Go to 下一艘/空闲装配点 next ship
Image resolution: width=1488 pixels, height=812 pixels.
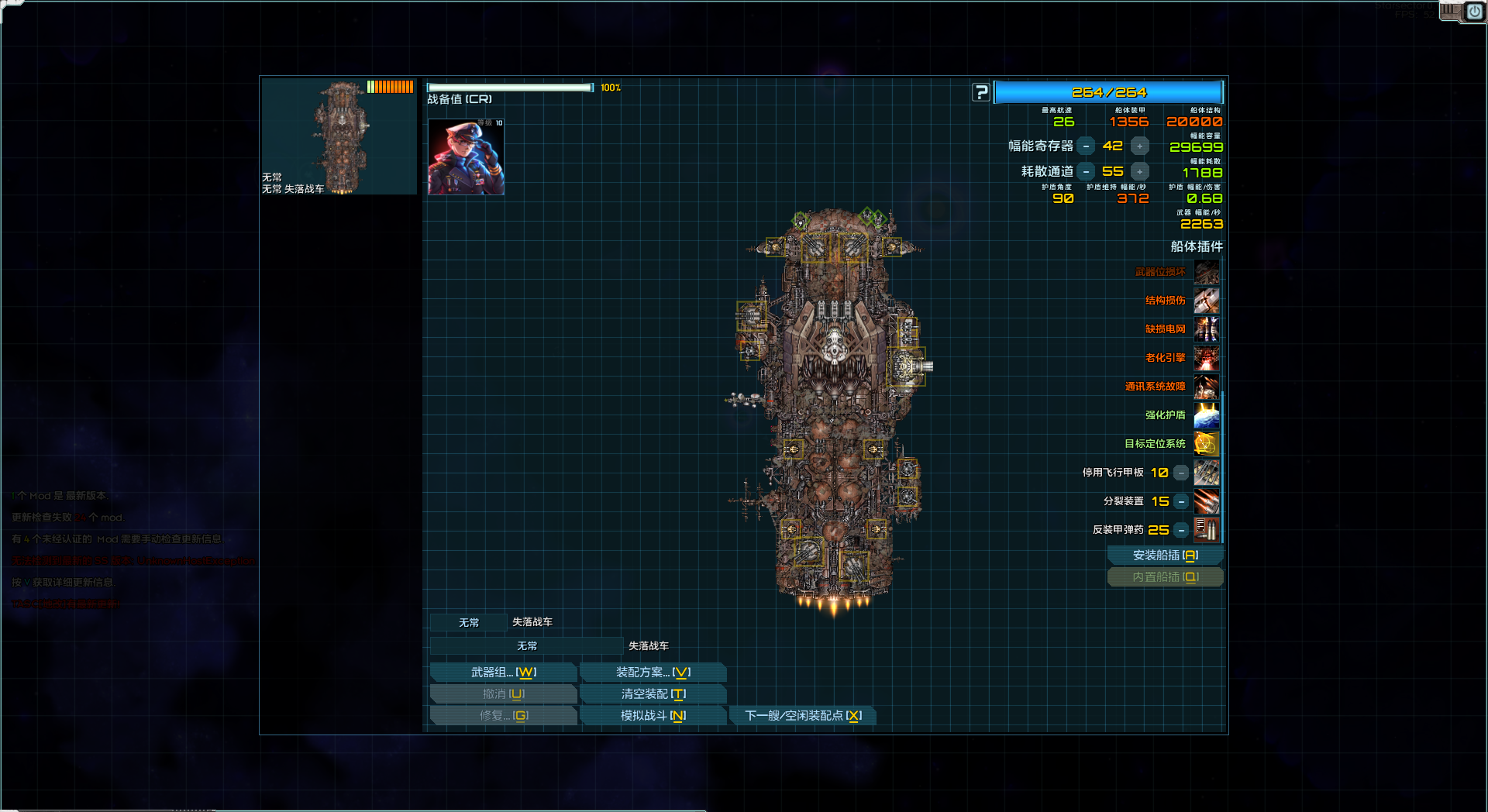(x=803, y=716)
